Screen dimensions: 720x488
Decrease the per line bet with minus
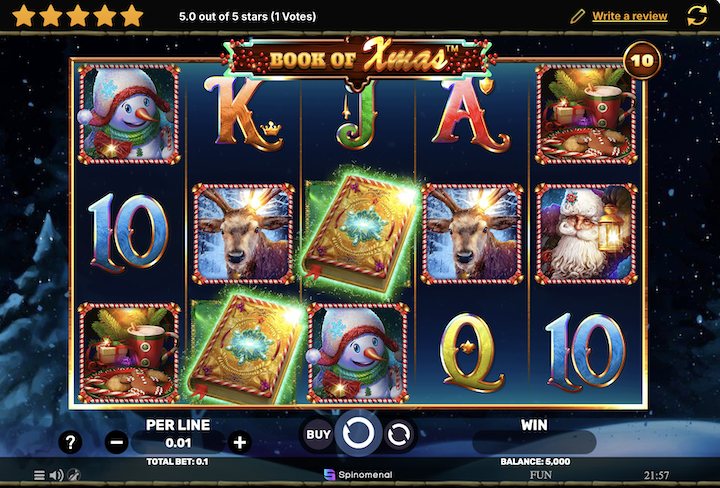point(117,441)
